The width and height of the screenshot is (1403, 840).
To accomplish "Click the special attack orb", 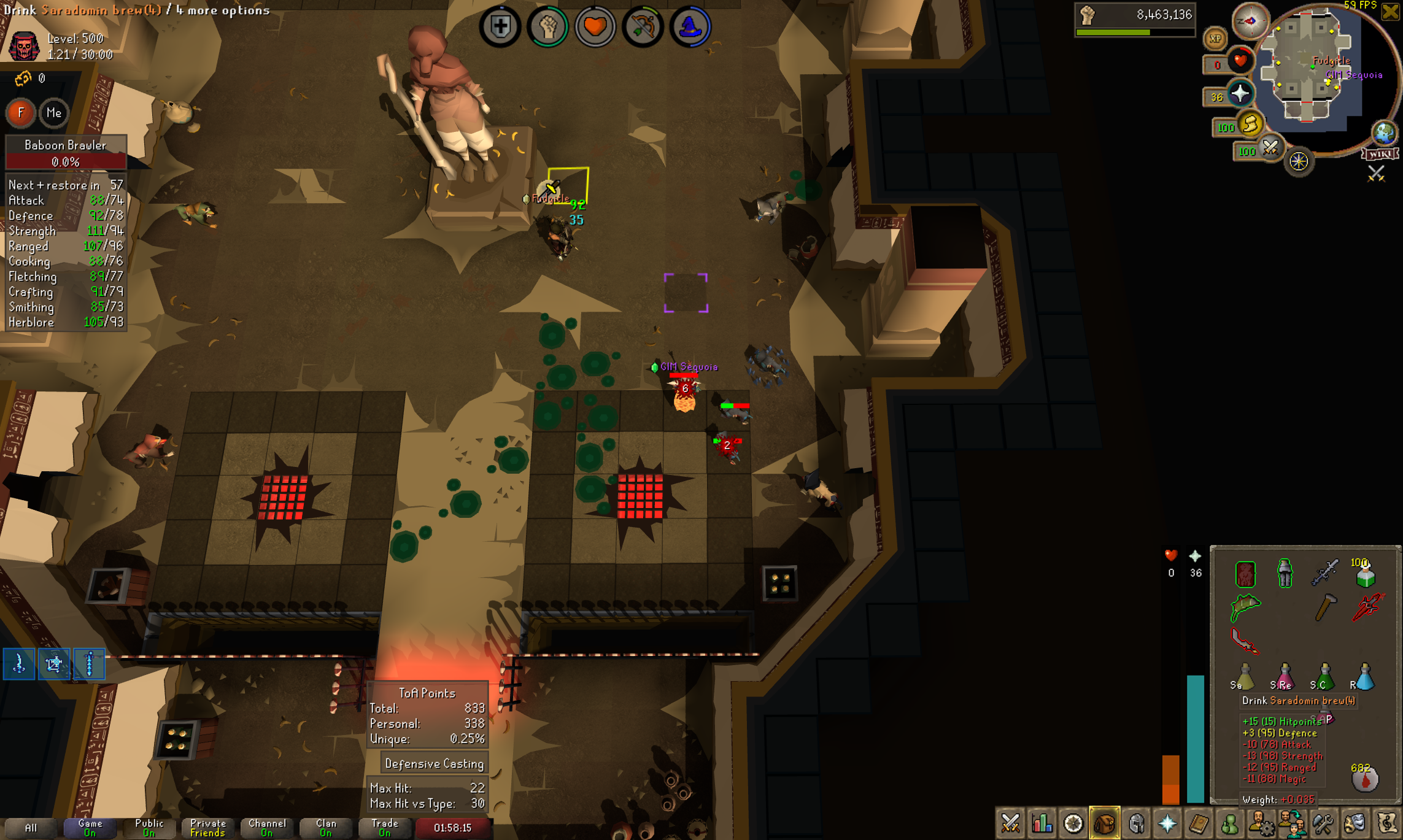I will click(x=1270, y=148).
